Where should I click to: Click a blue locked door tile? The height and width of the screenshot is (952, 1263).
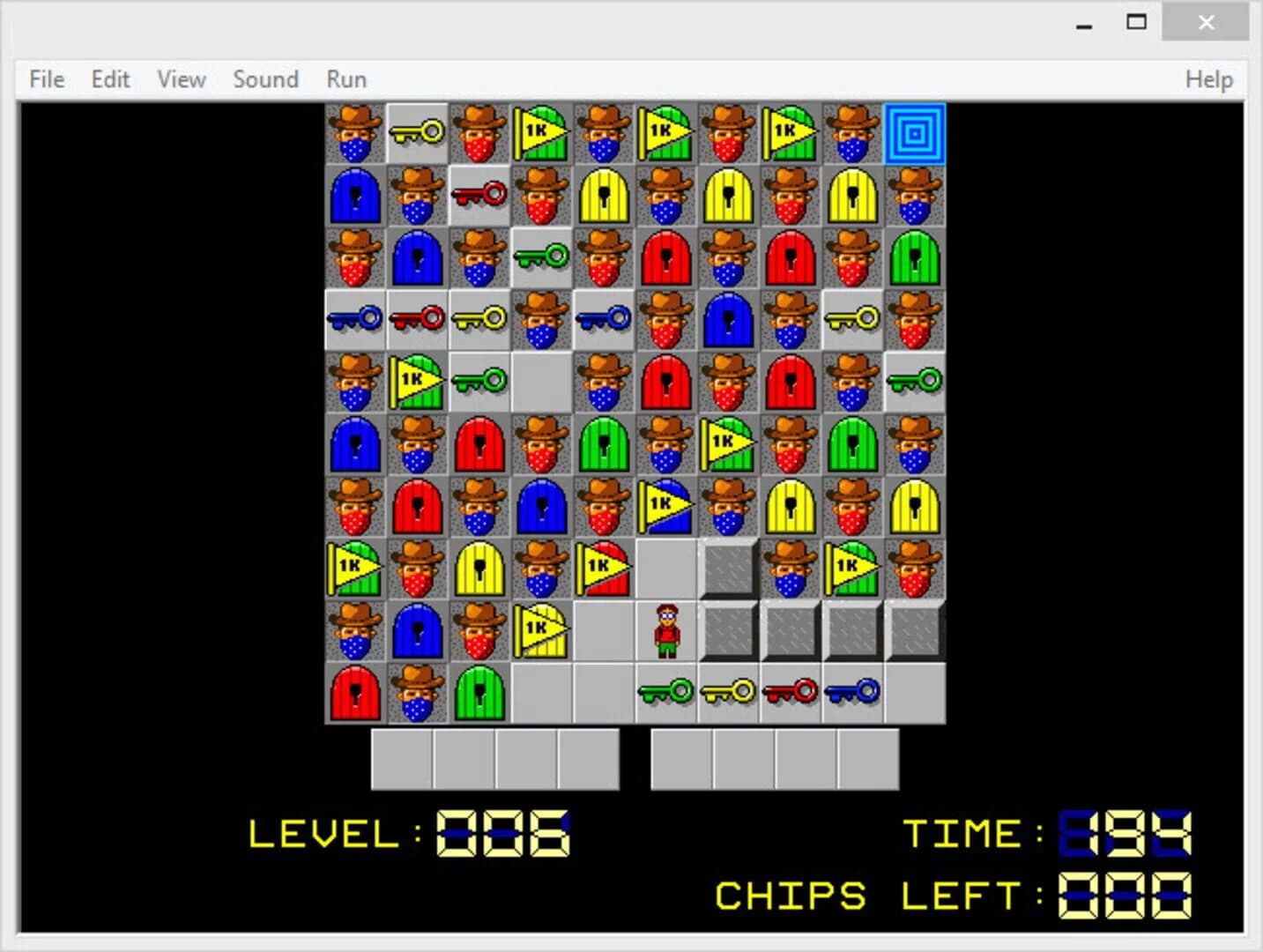354,196
